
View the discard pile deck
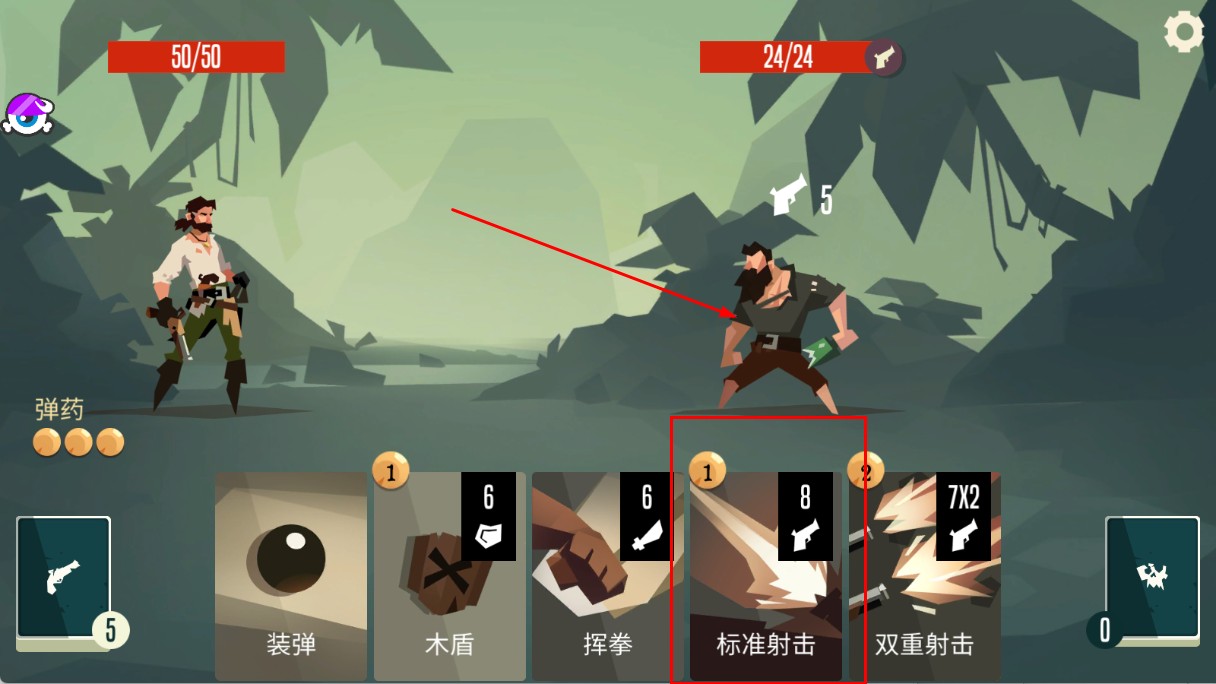tap(1151, 578)
